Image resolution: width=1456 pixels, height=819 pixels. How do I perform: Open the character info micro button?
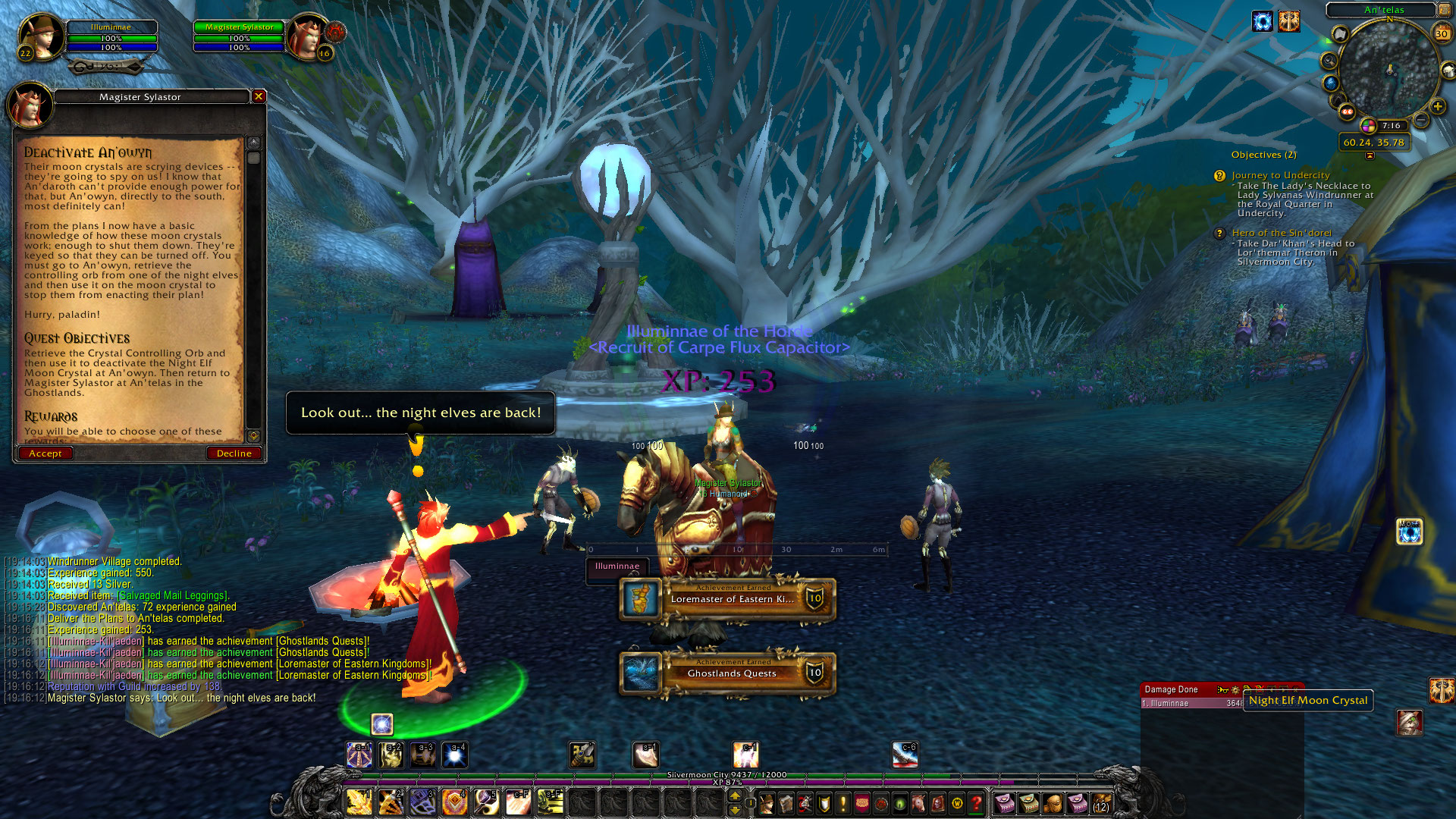767,802
